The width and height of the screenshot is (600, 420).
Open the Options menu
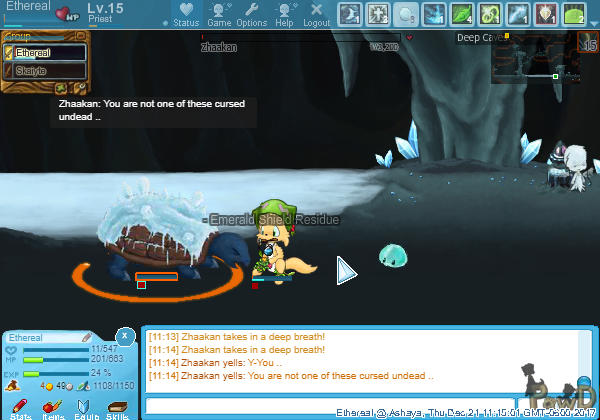click(x=251, y=14)
